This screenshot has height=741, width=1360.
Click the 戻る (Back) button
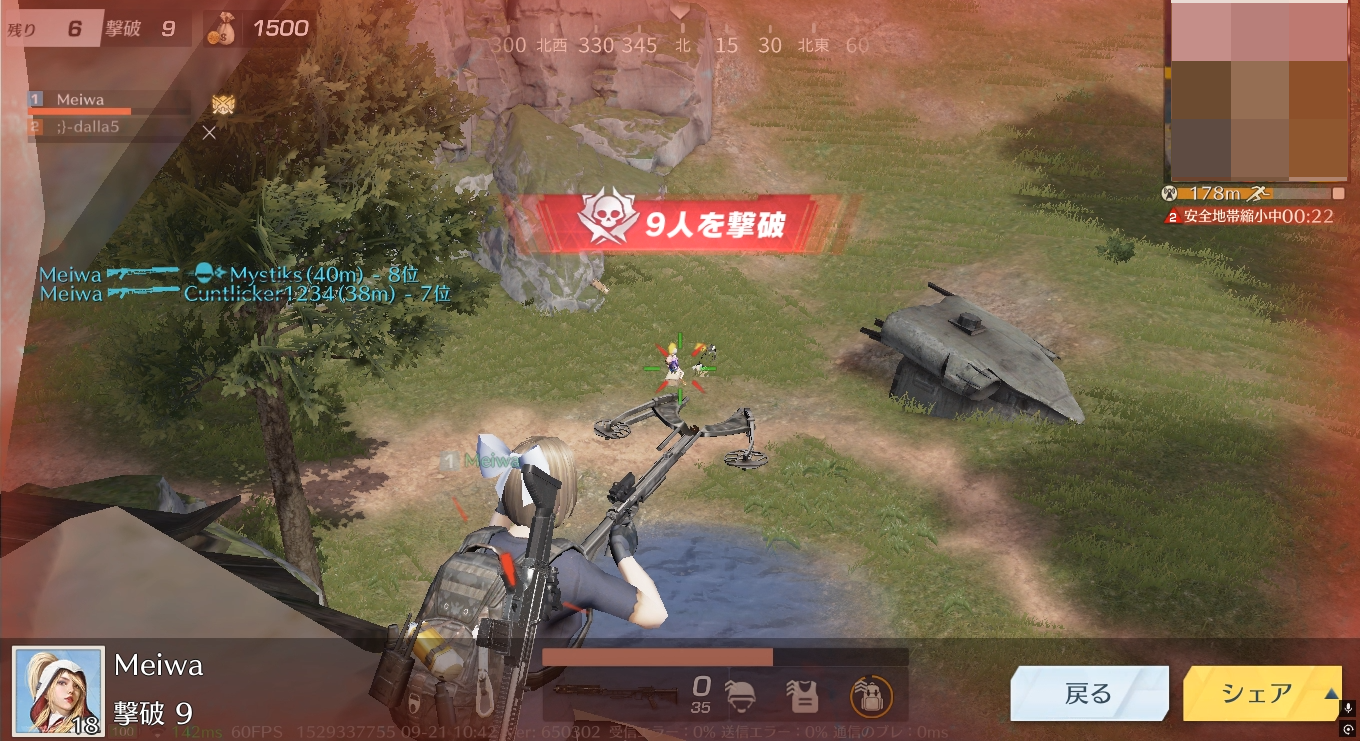pyautogui.click(x=1088, y=694)
